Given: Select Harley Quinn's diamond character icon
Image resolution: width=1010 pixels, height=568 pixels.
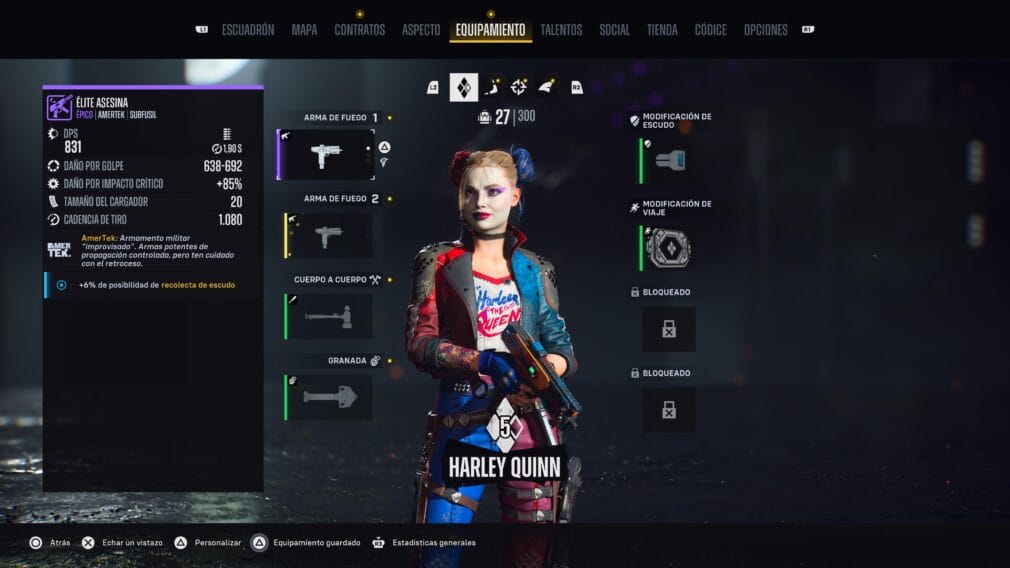Looking at the screenshot, I should point(463,87).
